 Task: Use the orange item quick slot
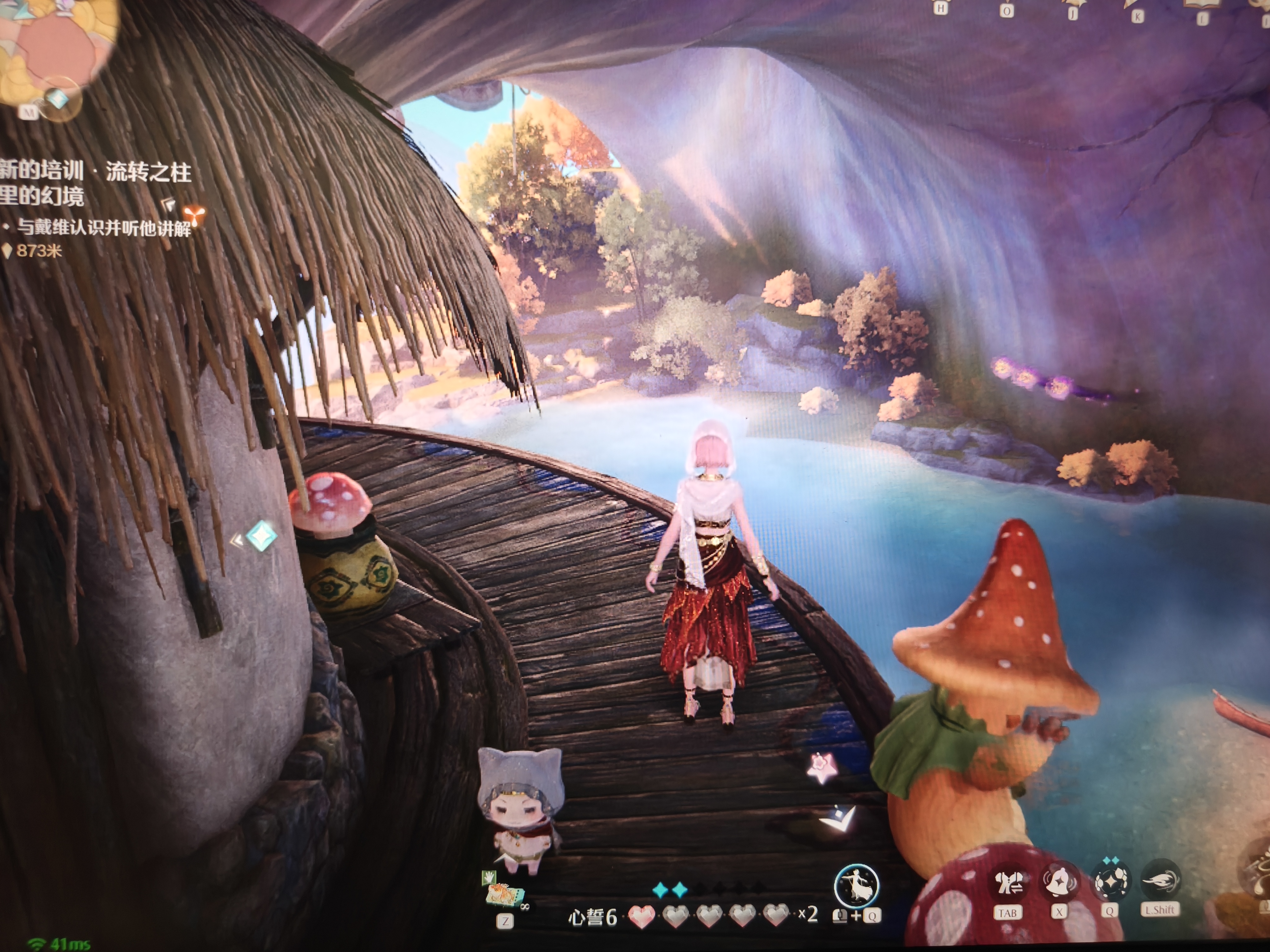[504, 894]
